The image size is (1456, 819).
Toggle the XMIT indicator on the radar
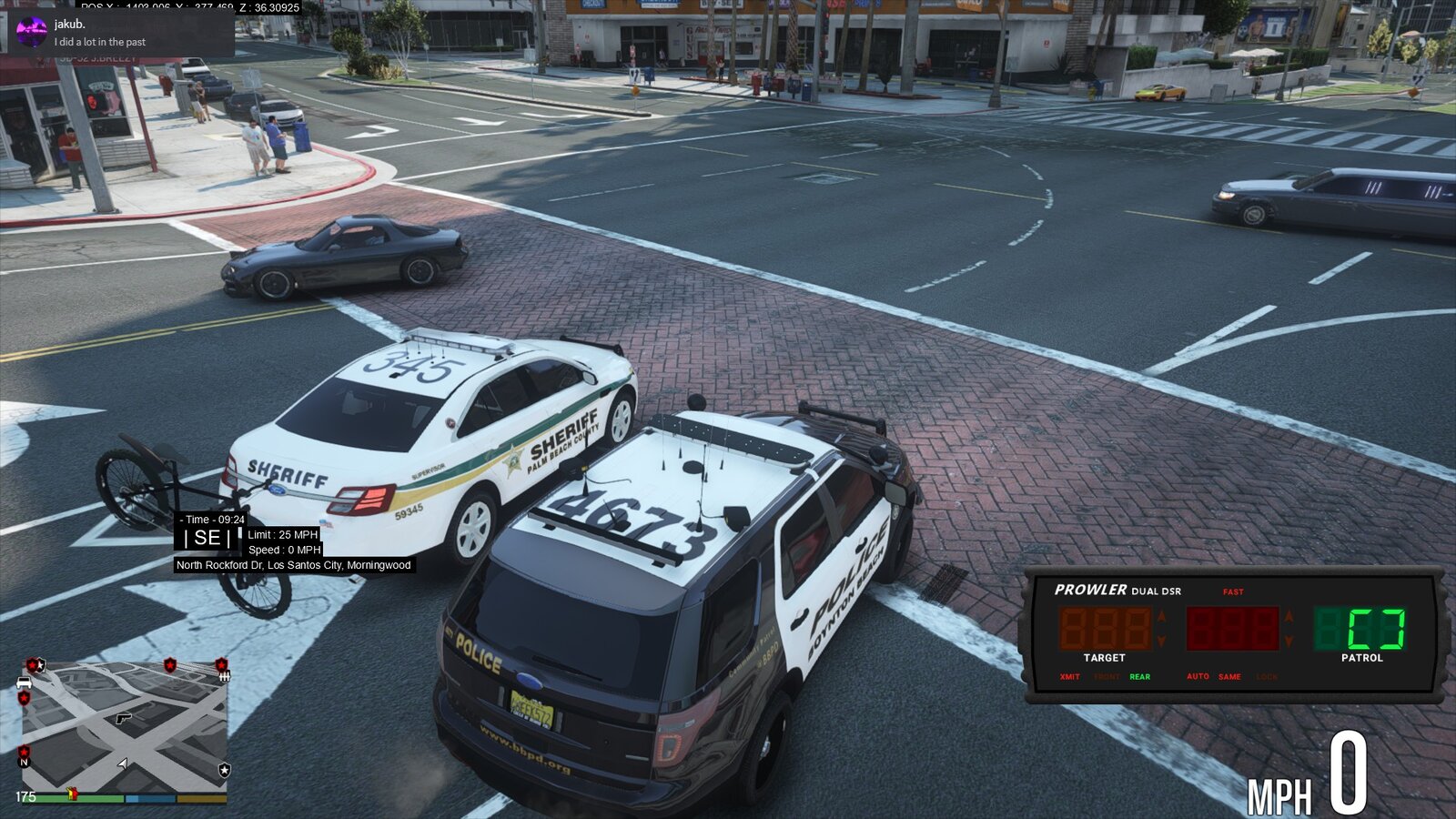pos(1070,677)
